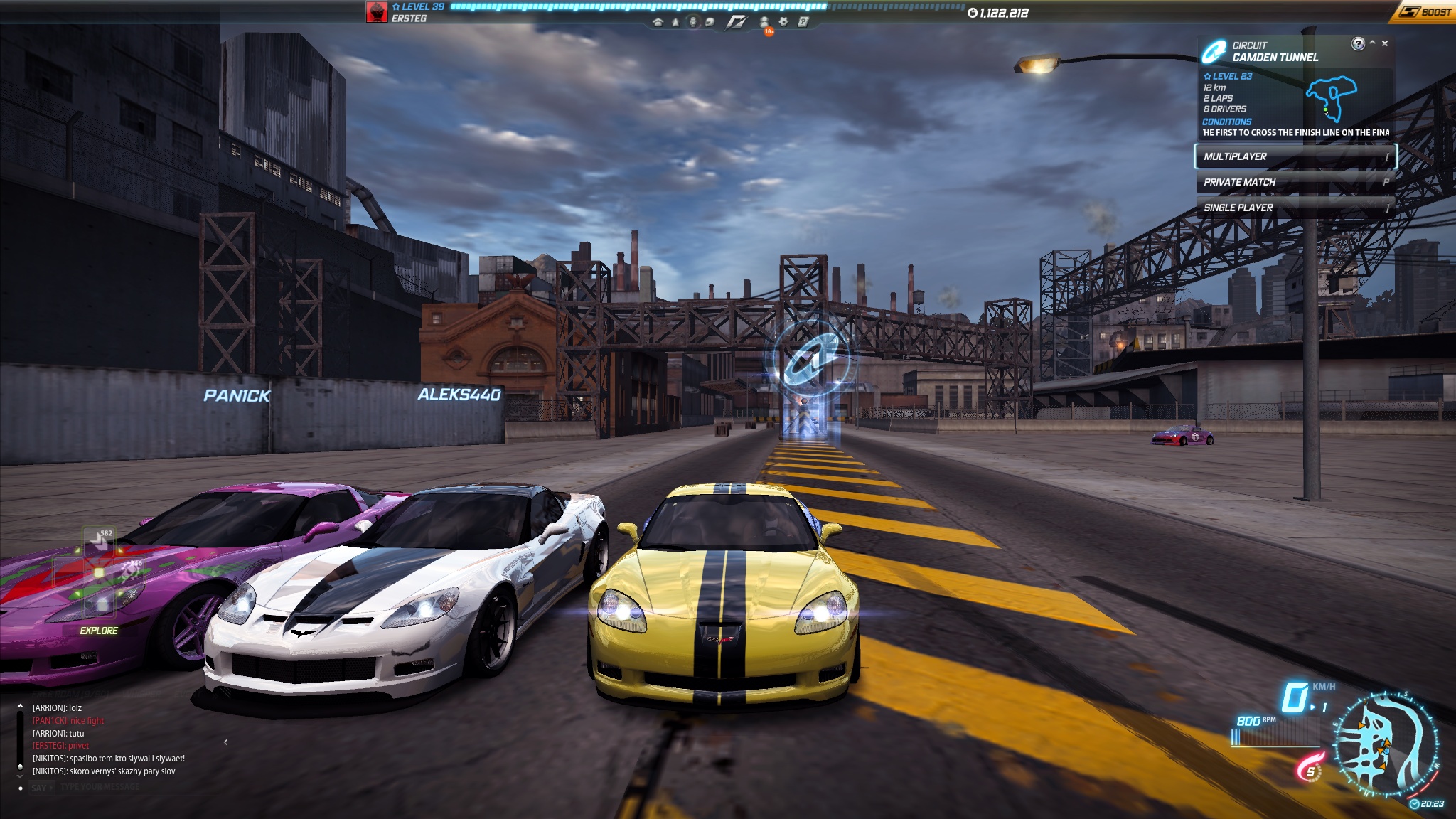The image size is (1456, 819).
Task: Open the Boost shop button
Action: 1424,12
